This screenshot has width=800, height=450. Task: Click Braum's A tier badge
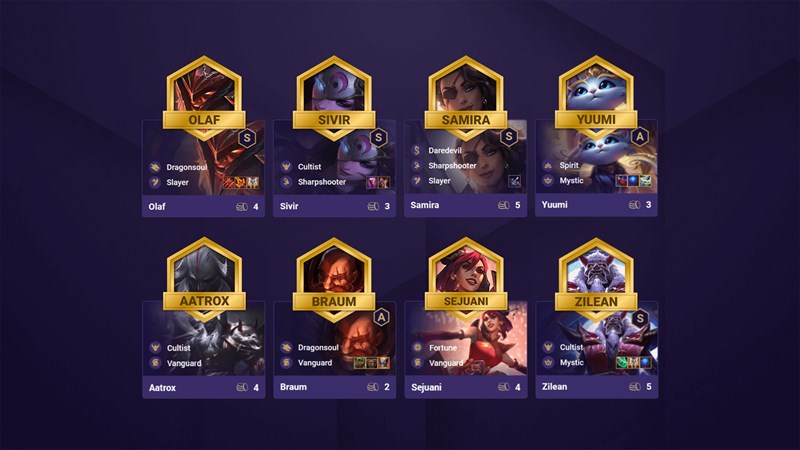tap(380, 317)
